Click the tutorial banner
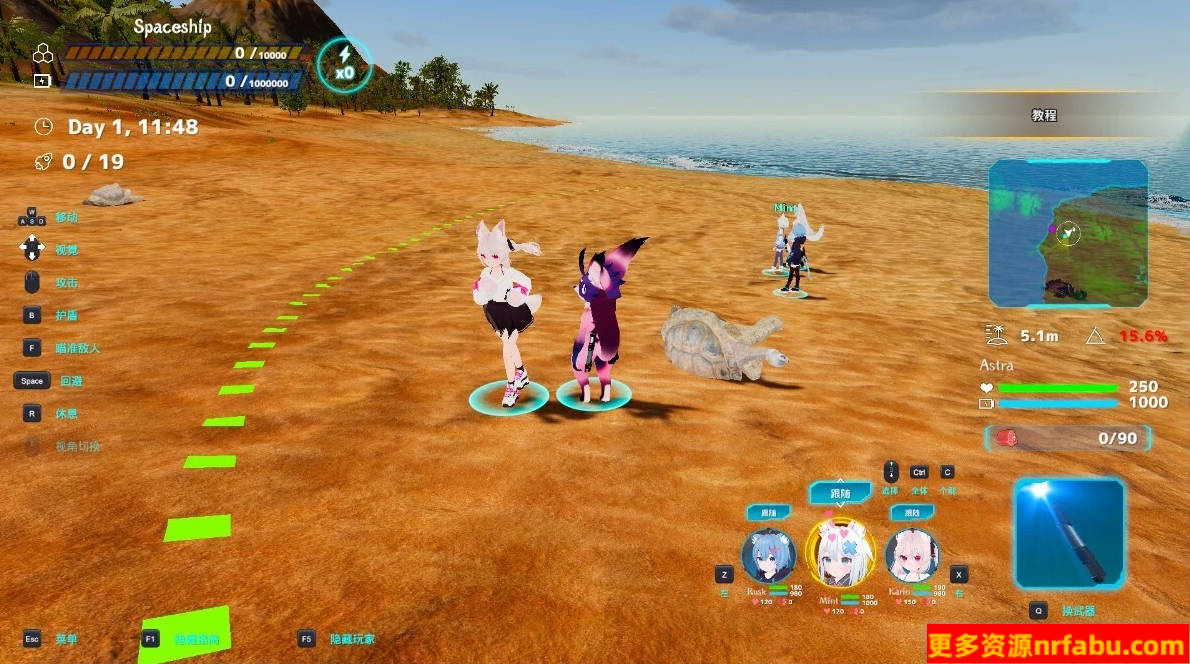Screen dimensions: 1190x664 point(1044,115)
